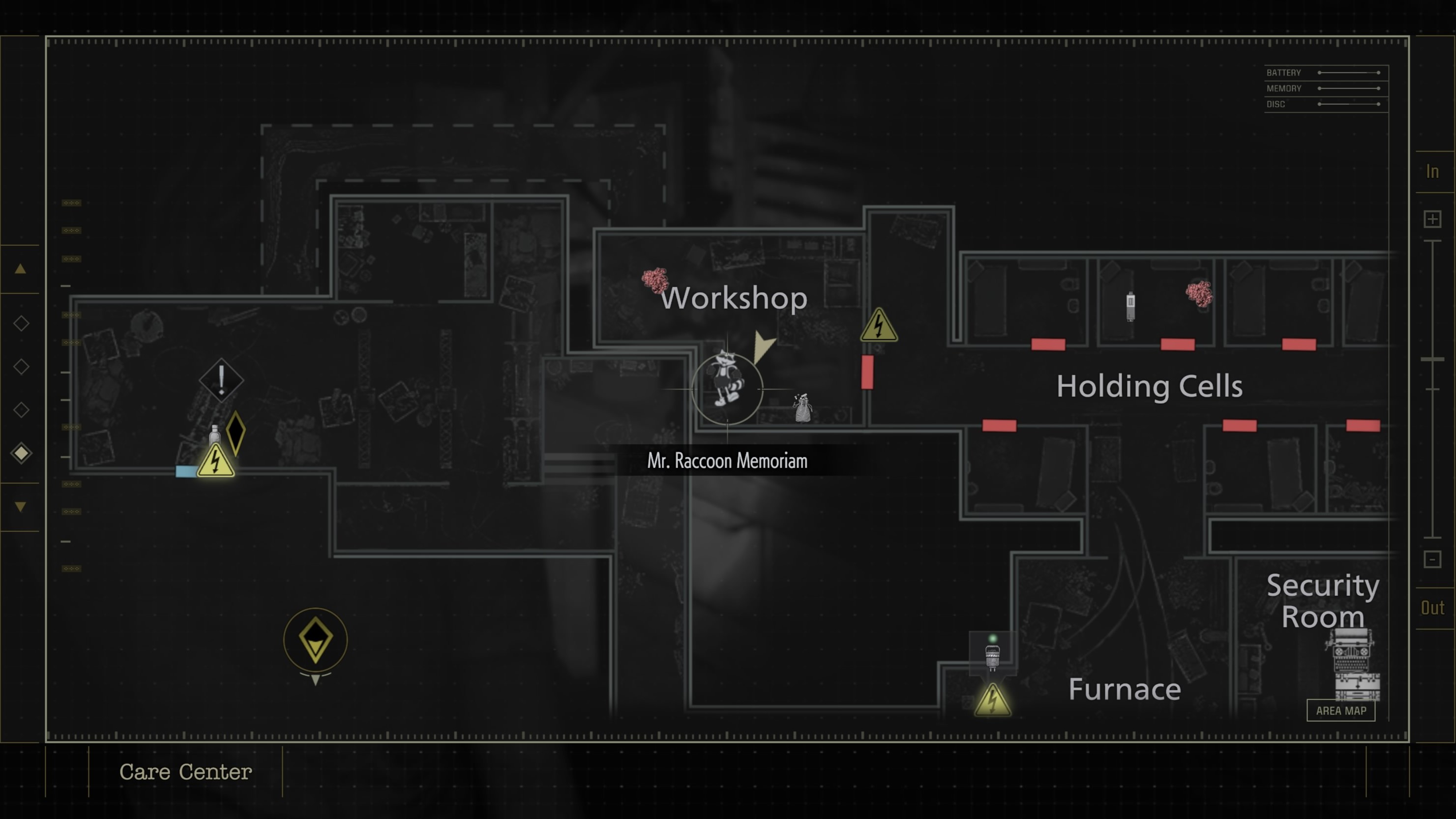Click the Care Center label at the bottom
This screenshot has width=1456, height=819.
pos(185,772)
